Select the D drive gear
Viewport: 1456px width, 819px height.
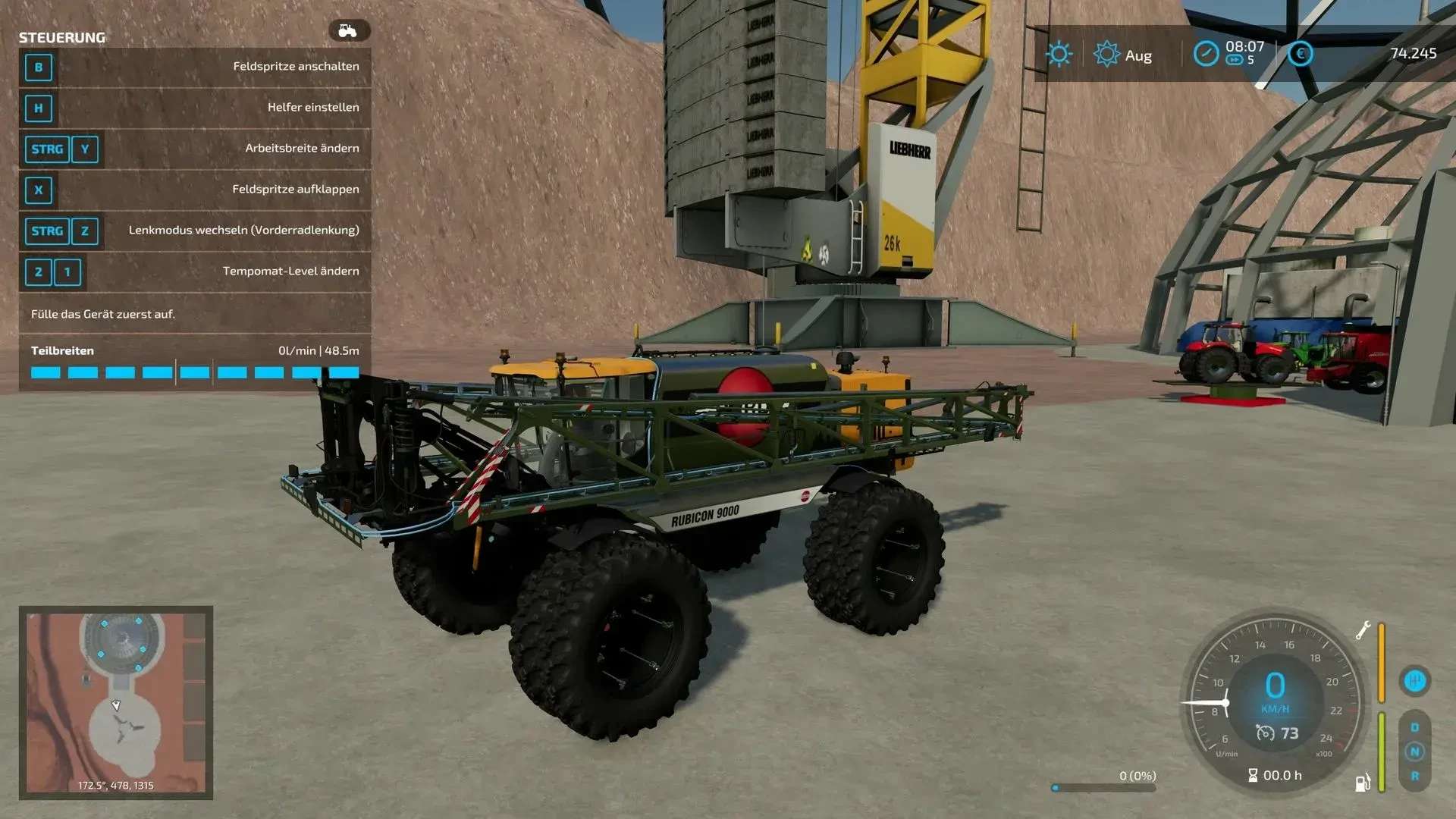coord(1414,727)
